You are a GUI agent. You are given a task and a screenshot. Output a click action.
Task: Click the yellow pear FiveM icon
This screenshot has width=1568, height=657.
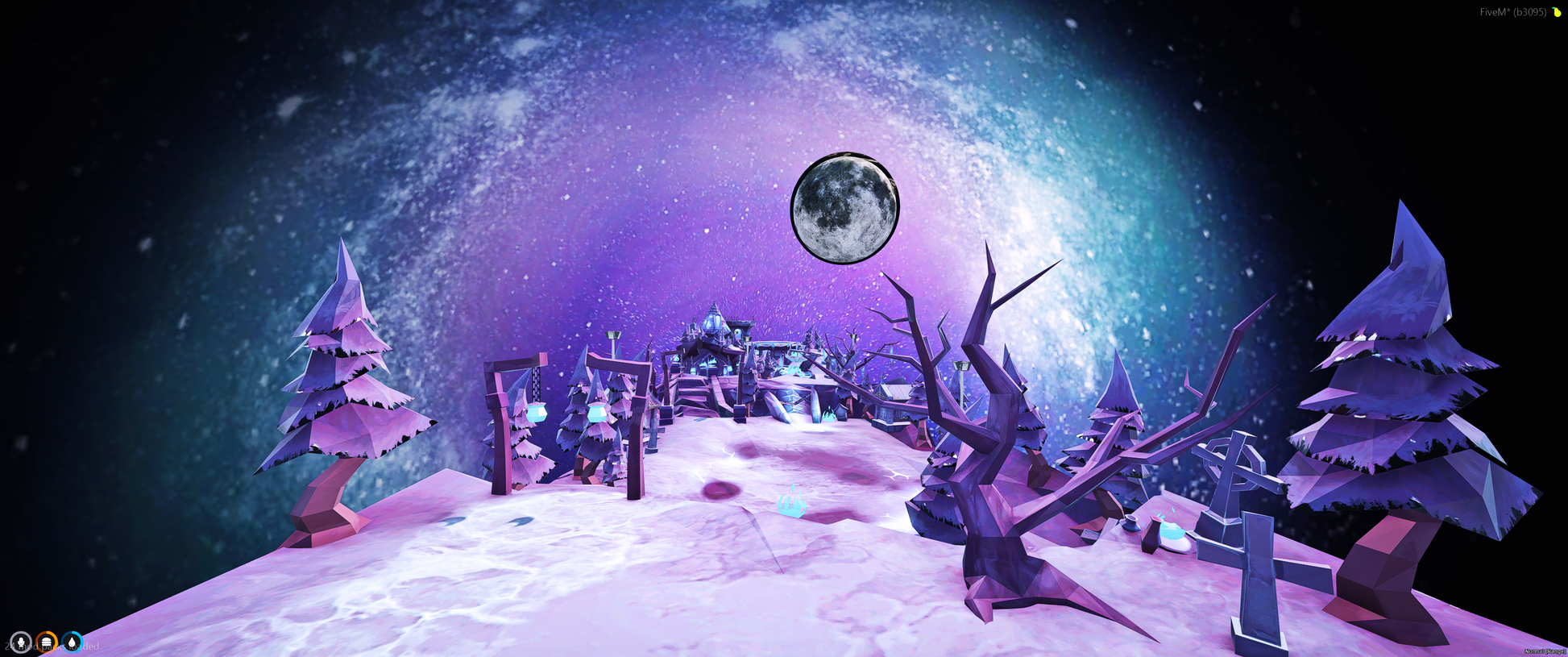1557,12
